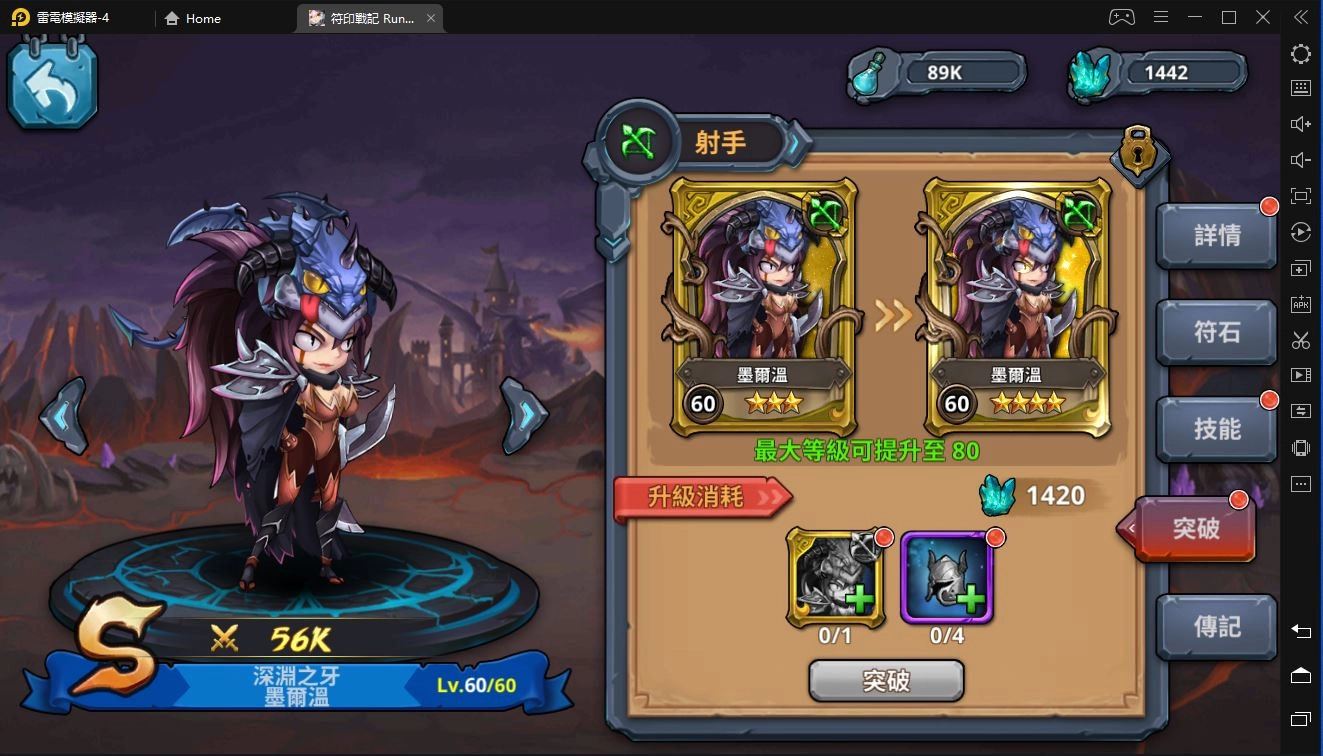This screenshot has width=1323, height=756.
Task: View the four-star 墨爾溫 preview card
Action: (1017, 307)
